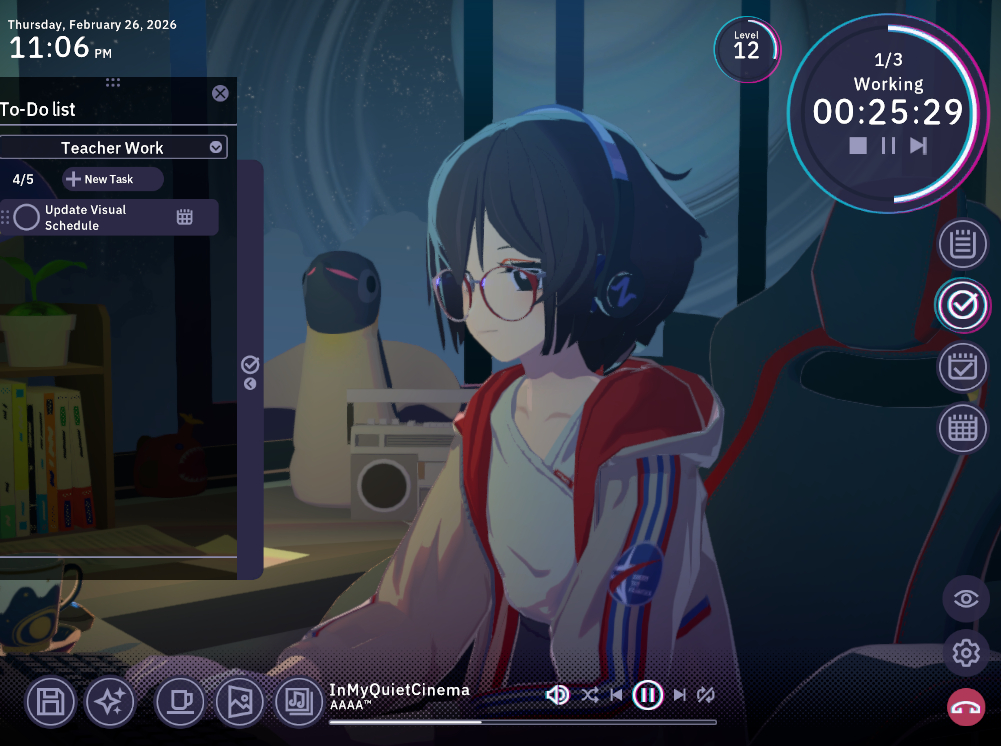Toggle the highlighted checkmark to-do icon

(962, 305)
